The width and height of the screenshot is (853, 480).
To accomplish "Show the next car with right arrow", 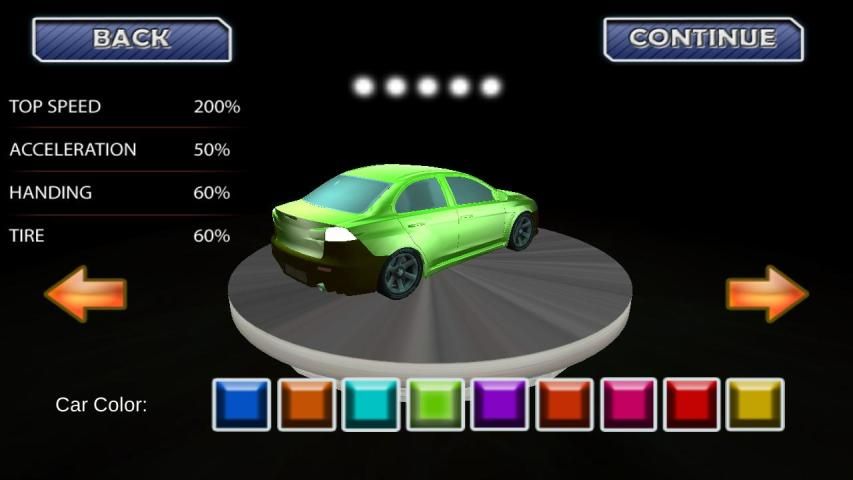I will pos(766,293).
